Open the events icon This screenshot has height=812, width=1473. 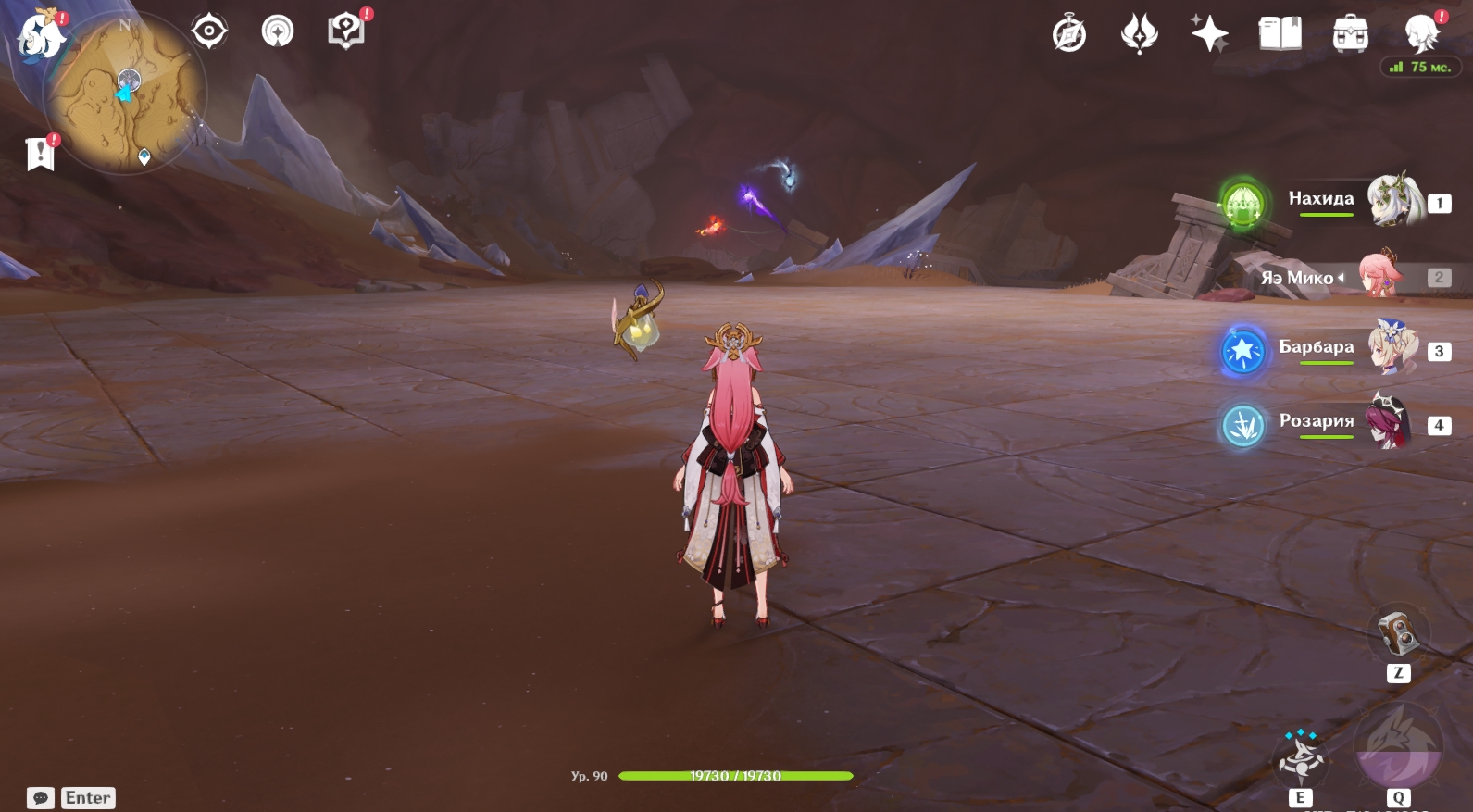(x=1139, y=35)
